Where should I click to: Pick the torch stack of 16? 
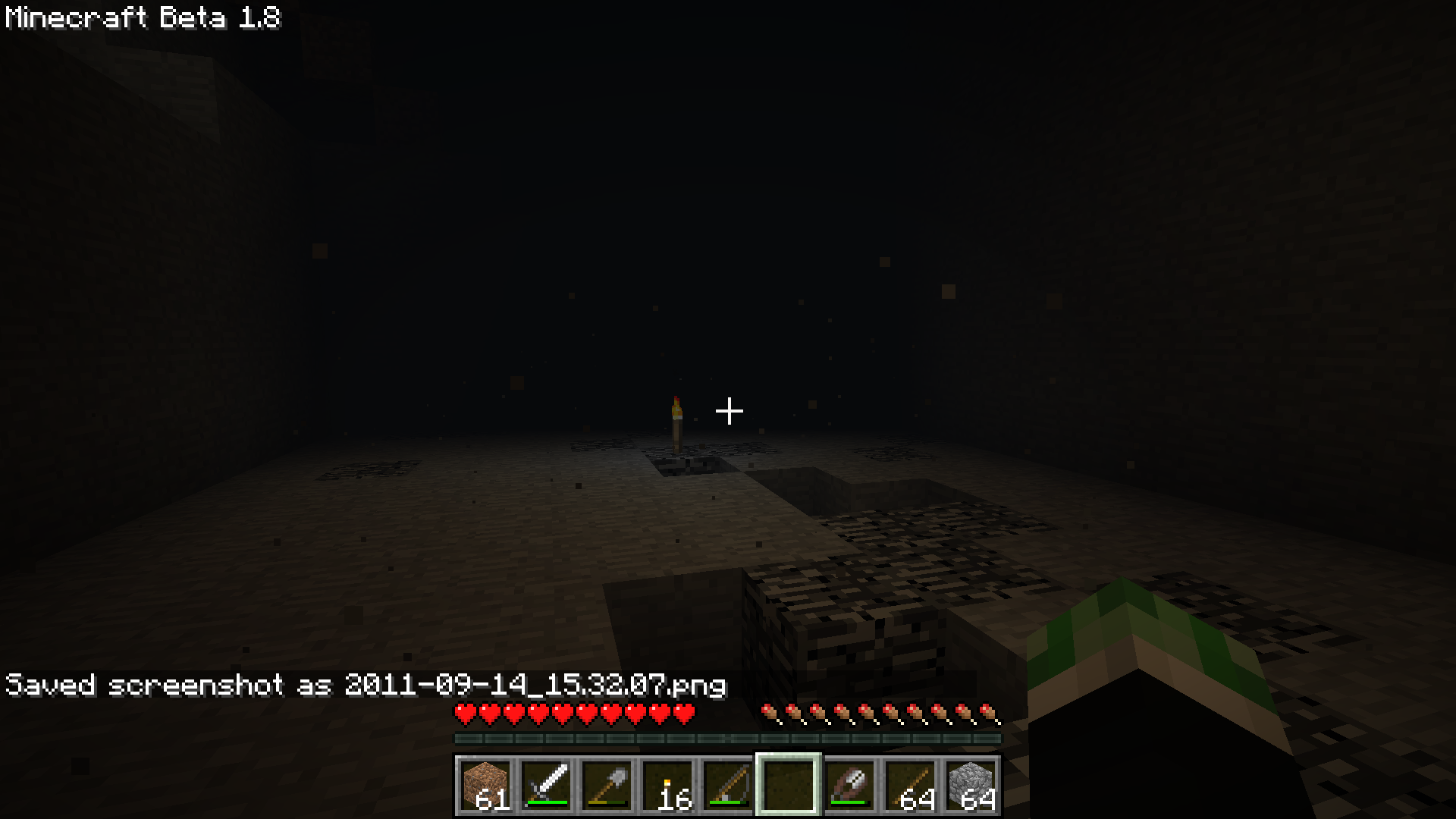click(667, 785)
